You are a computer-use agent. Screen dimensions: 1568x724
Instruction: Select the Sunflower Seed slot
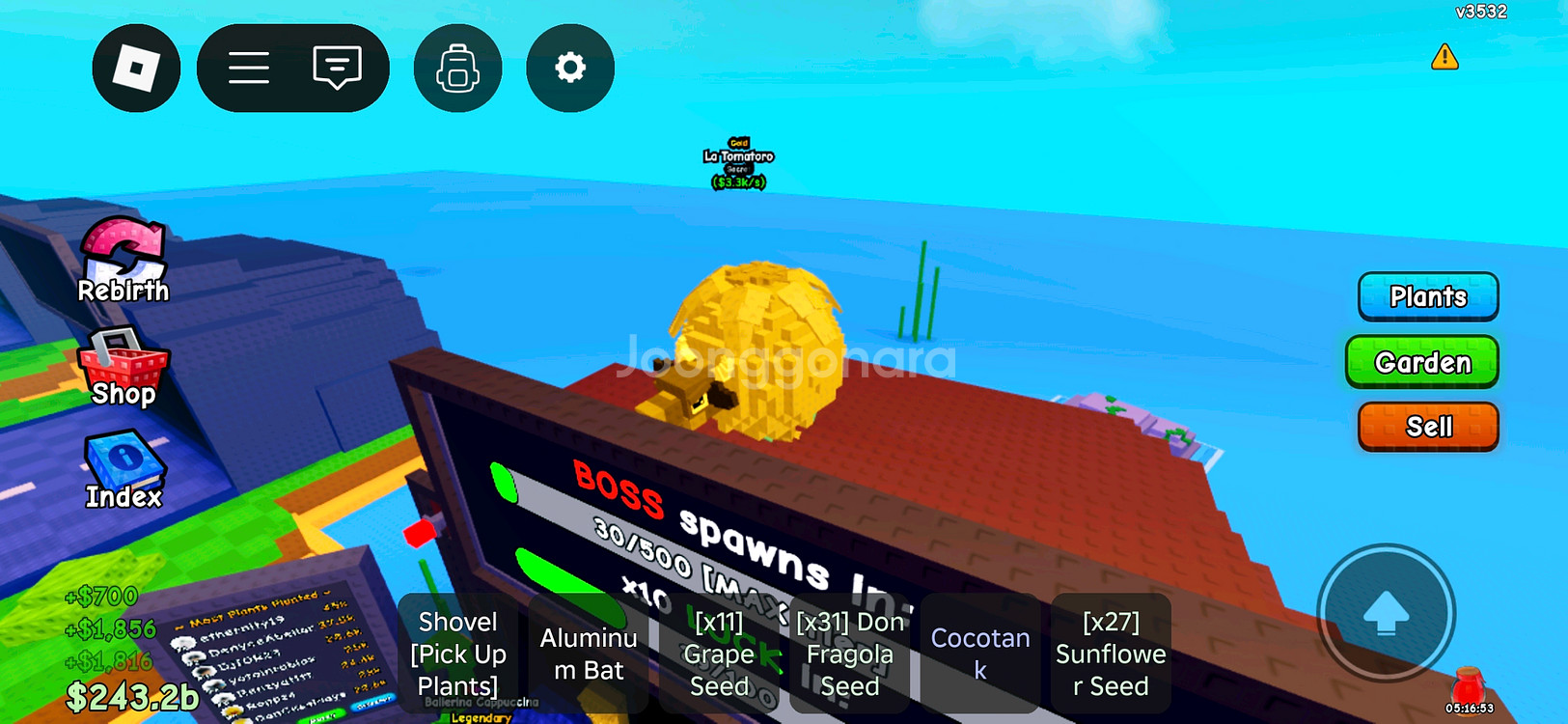pyautogui.click(x=1111, y=654)
